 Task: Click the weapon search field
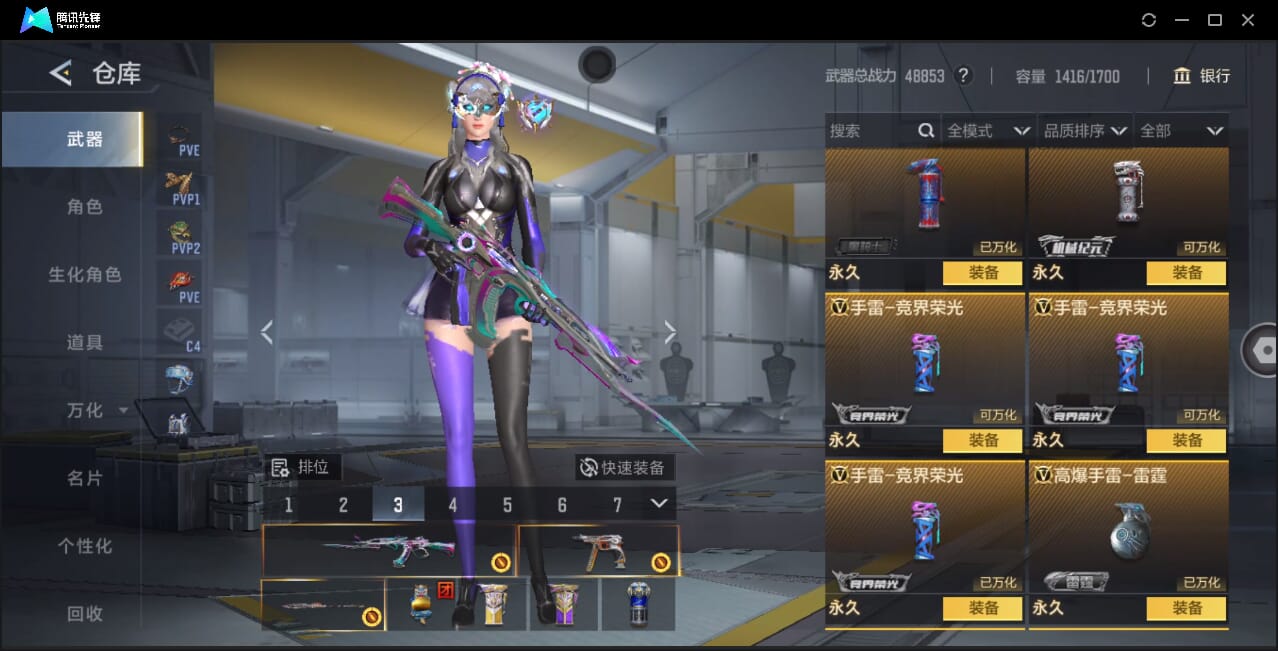(872, 131)
